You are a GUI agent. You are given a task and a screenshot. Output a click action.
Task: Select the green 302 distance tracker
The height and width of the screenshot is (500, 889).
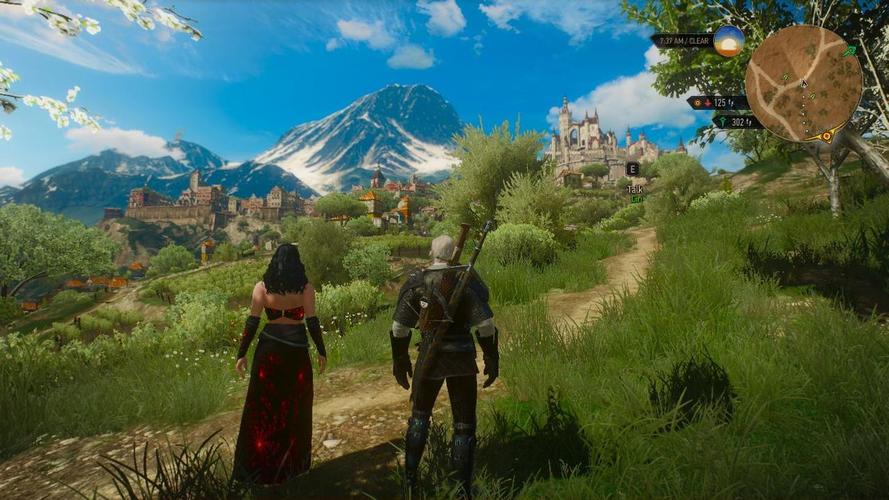coord(738,122)
